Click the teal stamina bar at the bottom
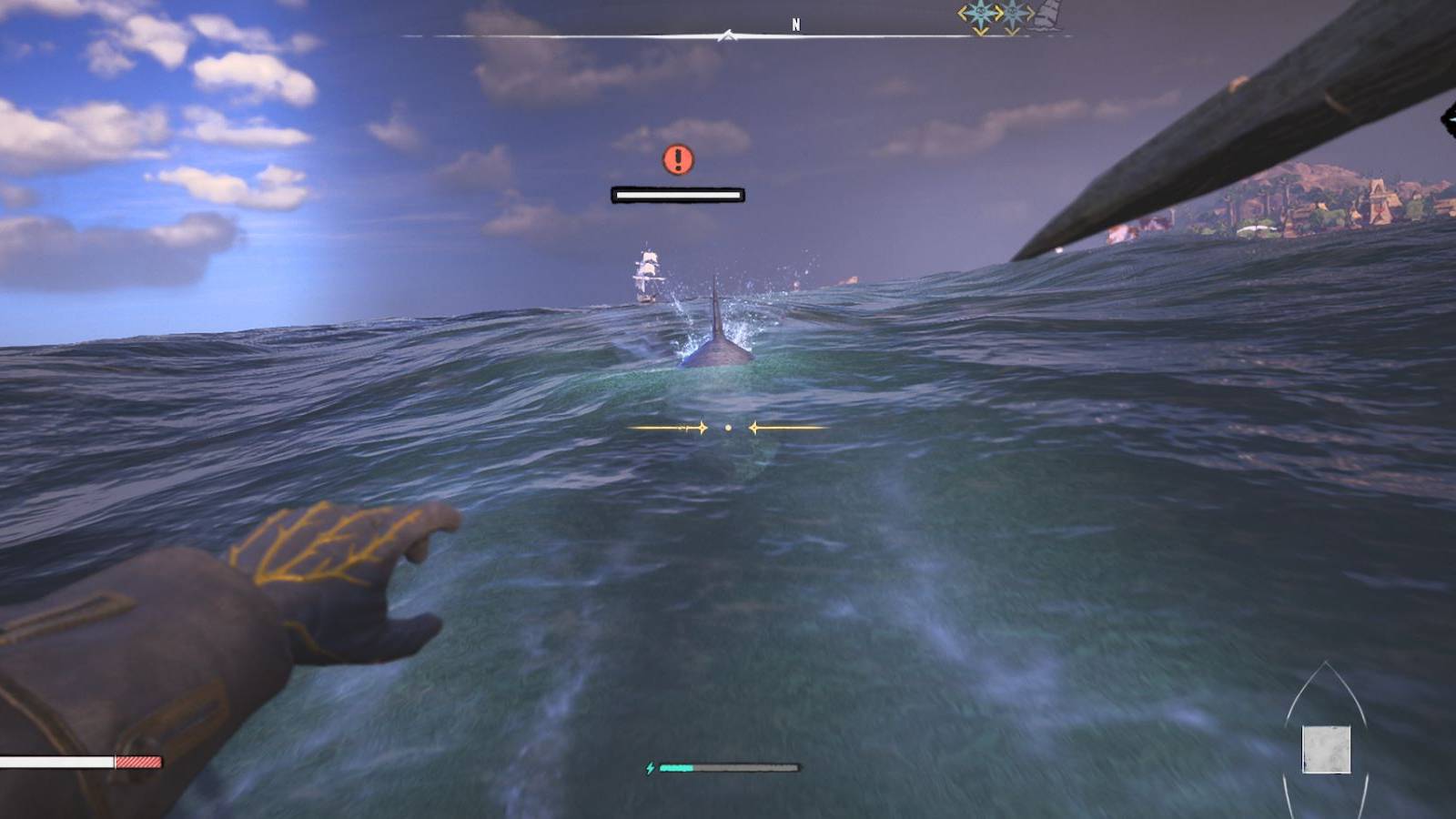The width and height of the screenshot is (1456, 819). [x=678, y=769]
